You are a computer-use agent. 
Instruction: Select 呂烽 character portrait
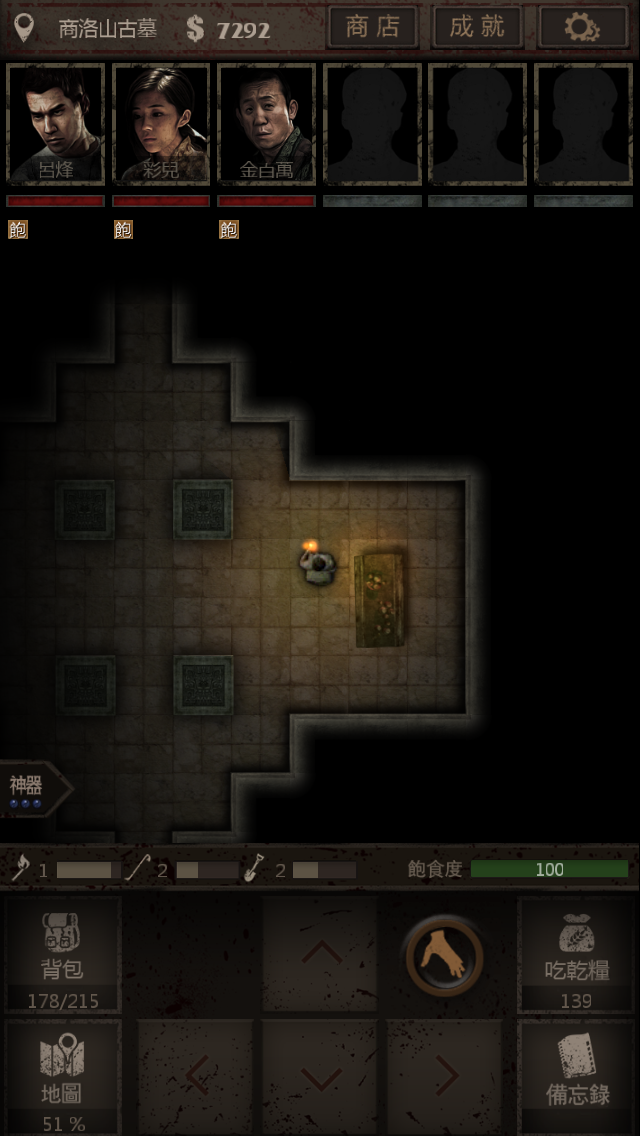click(56, 125)
